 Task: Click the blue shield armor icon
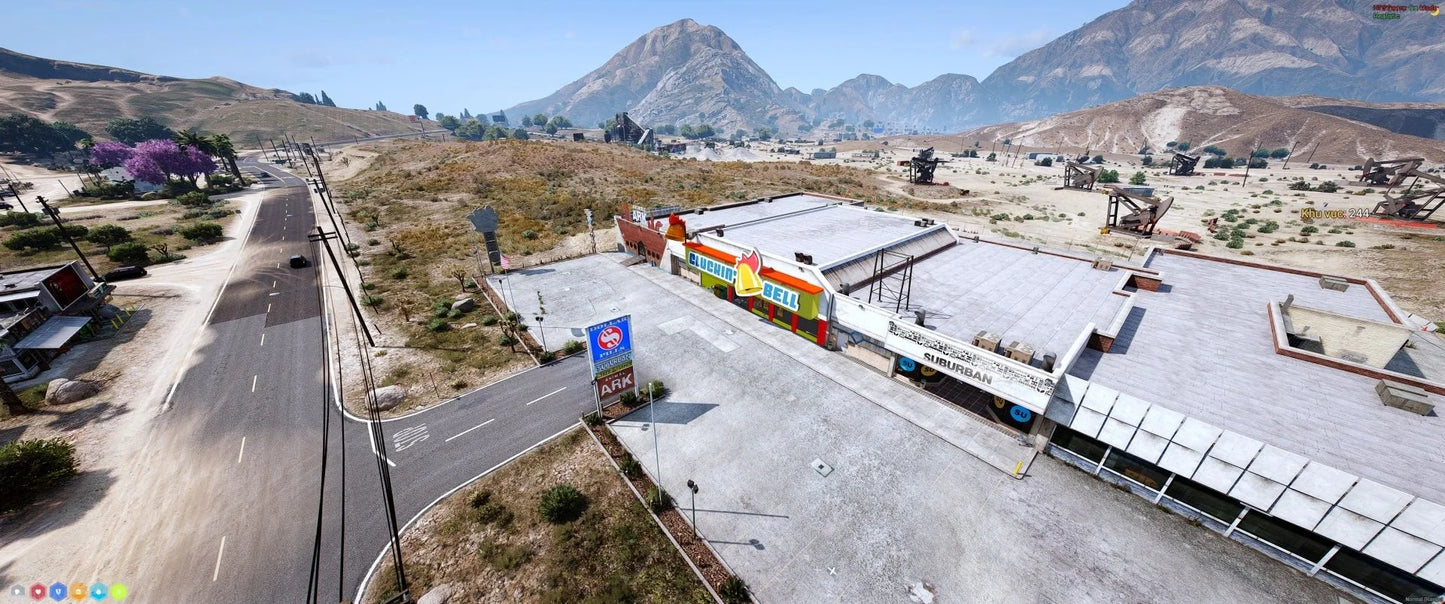[58, 591]
